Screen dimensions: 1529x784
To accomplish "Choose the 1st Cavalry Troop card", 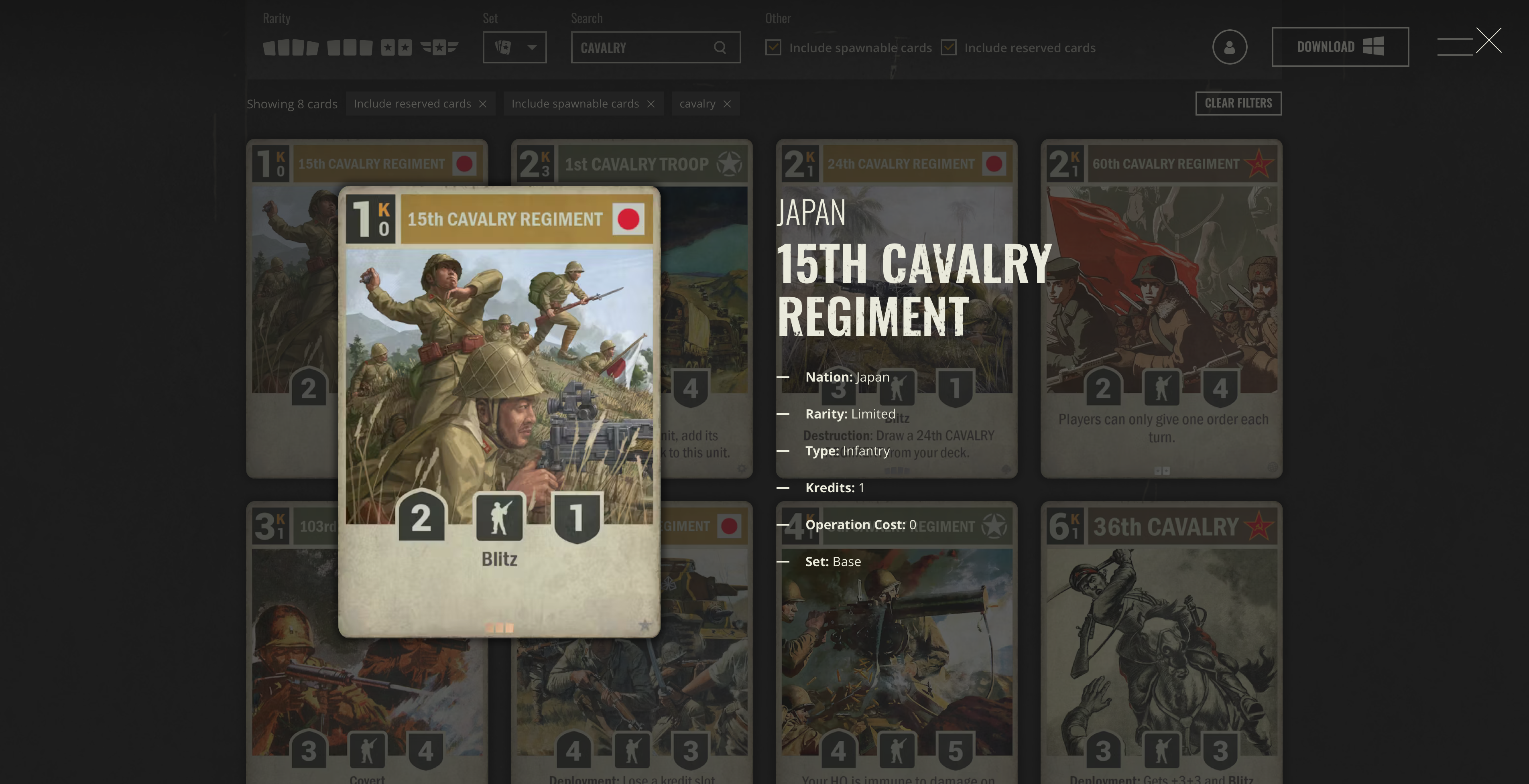I will 706,309.
